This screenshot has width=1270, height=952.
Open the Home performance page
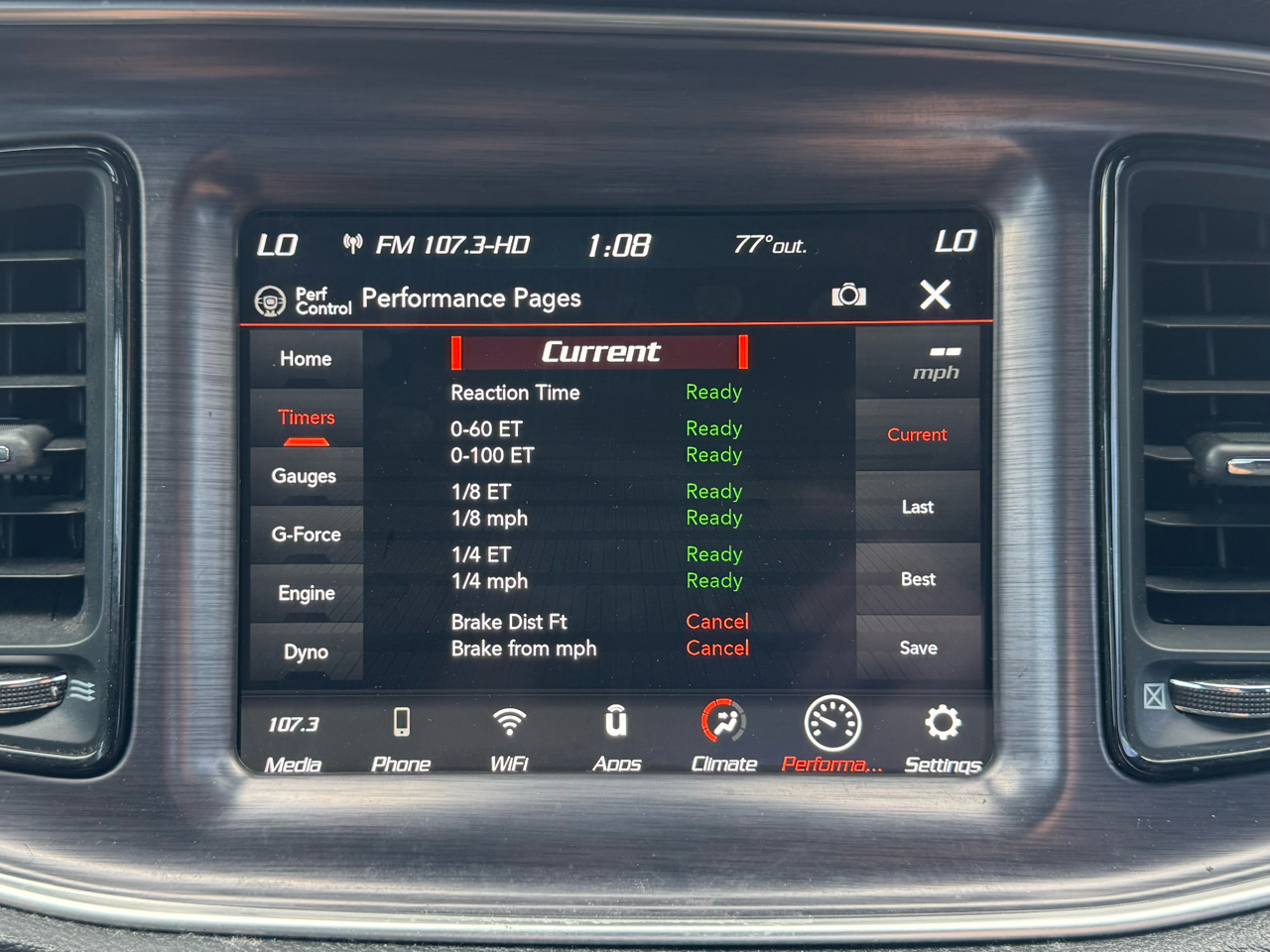click(x=306, y=359)
